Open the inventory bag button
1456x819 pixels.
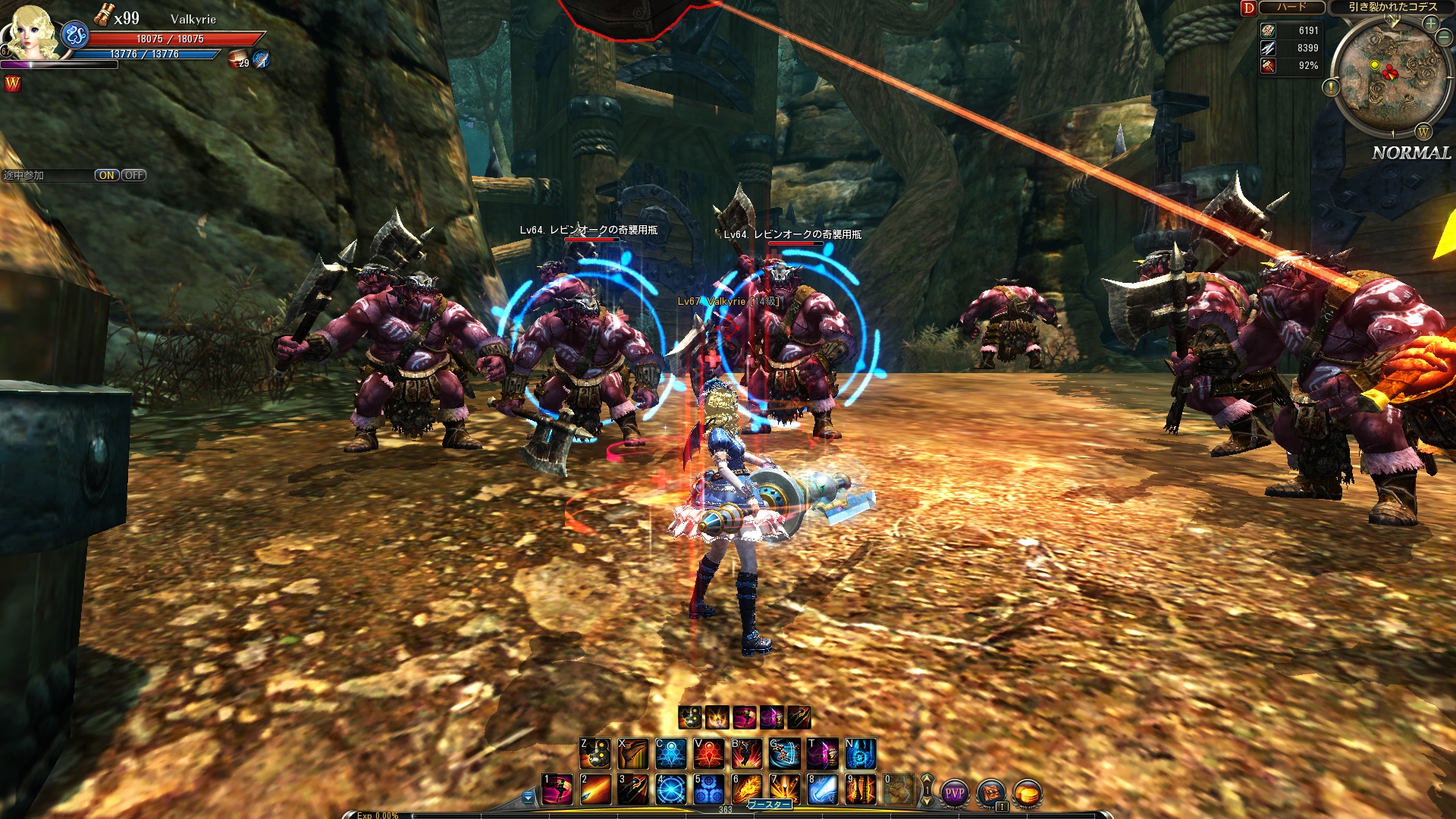pyautogui.click(x=990, y=793)
